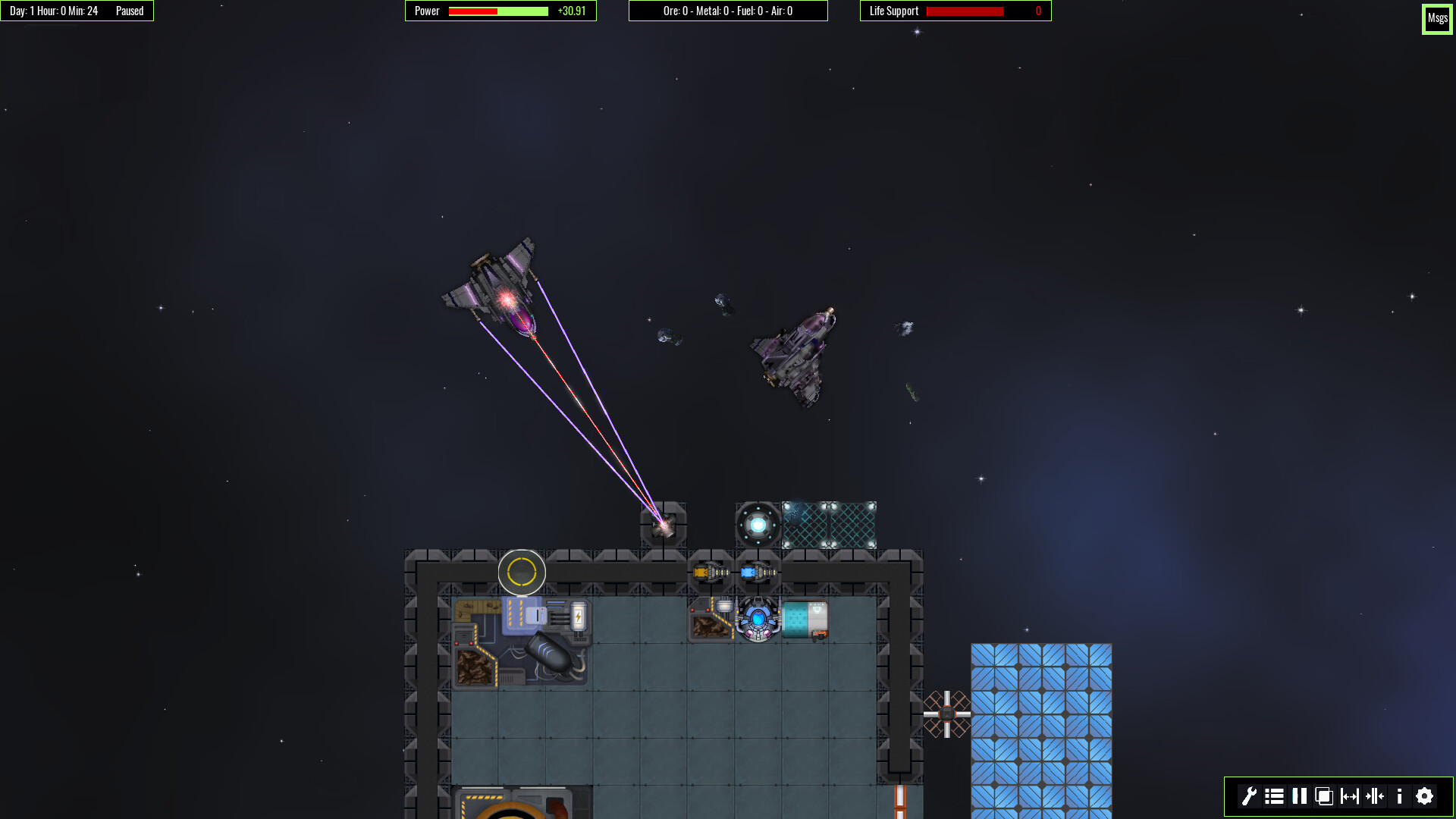Toggle the Paused state indicator
Viewport: 1456px width, 819px height.
point(129,11)
